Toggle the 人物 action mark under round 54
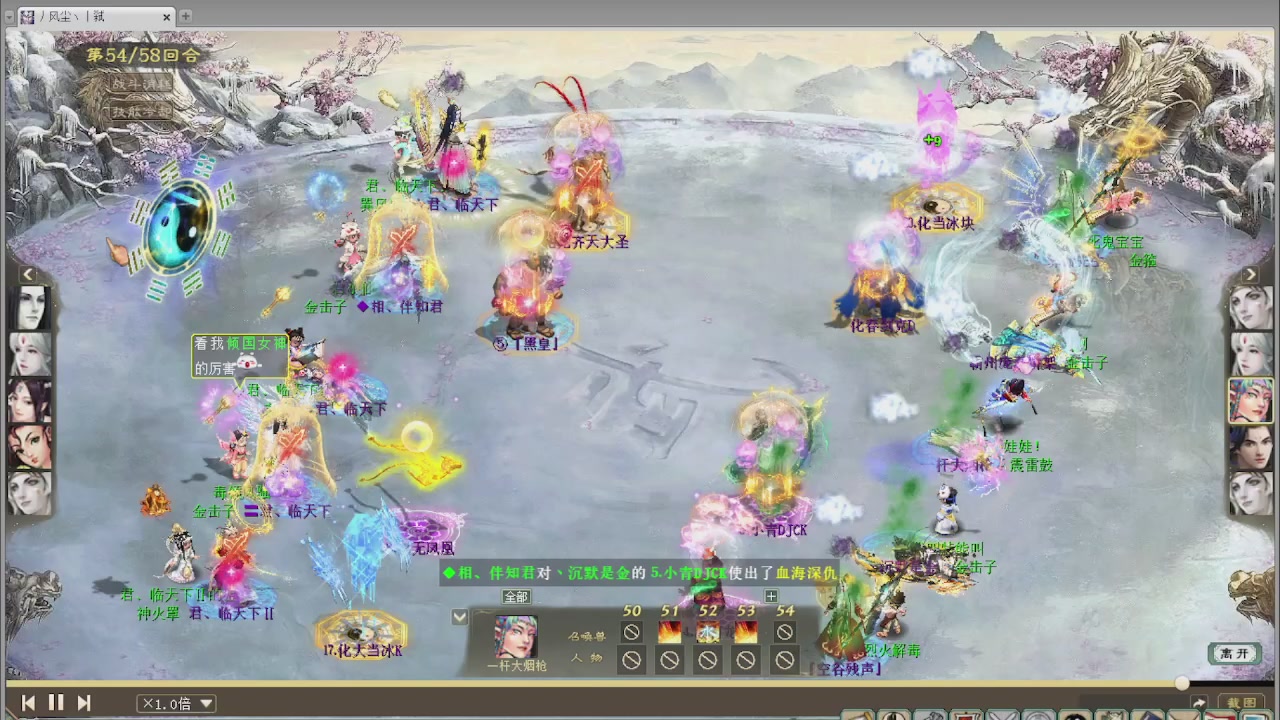 click(783, 659)
